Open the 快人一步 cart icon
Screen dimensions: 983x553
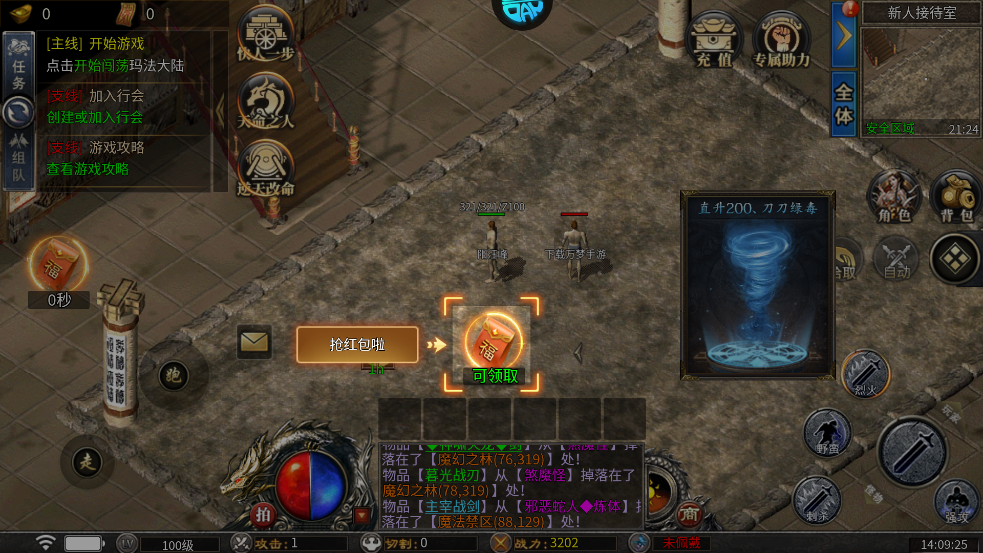pyautogui.click(x=266, y=38)
